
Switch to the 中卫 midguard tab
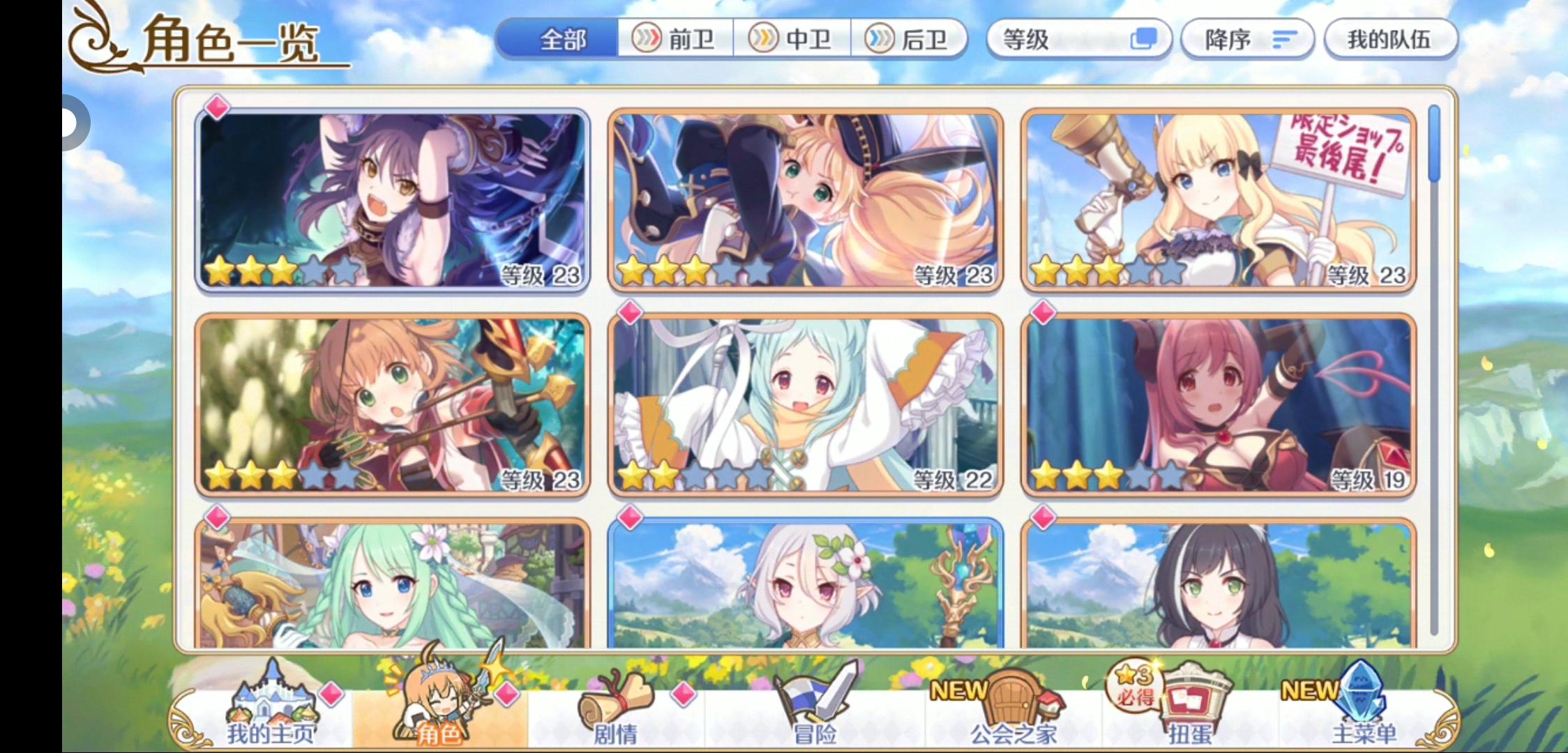coord(792,40)
